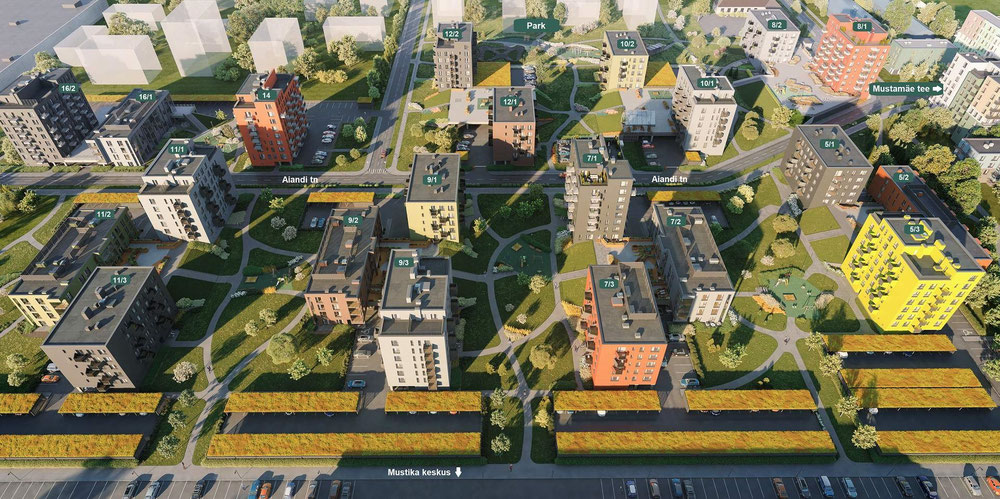Select building 5/1 tag

pos(829,144)
